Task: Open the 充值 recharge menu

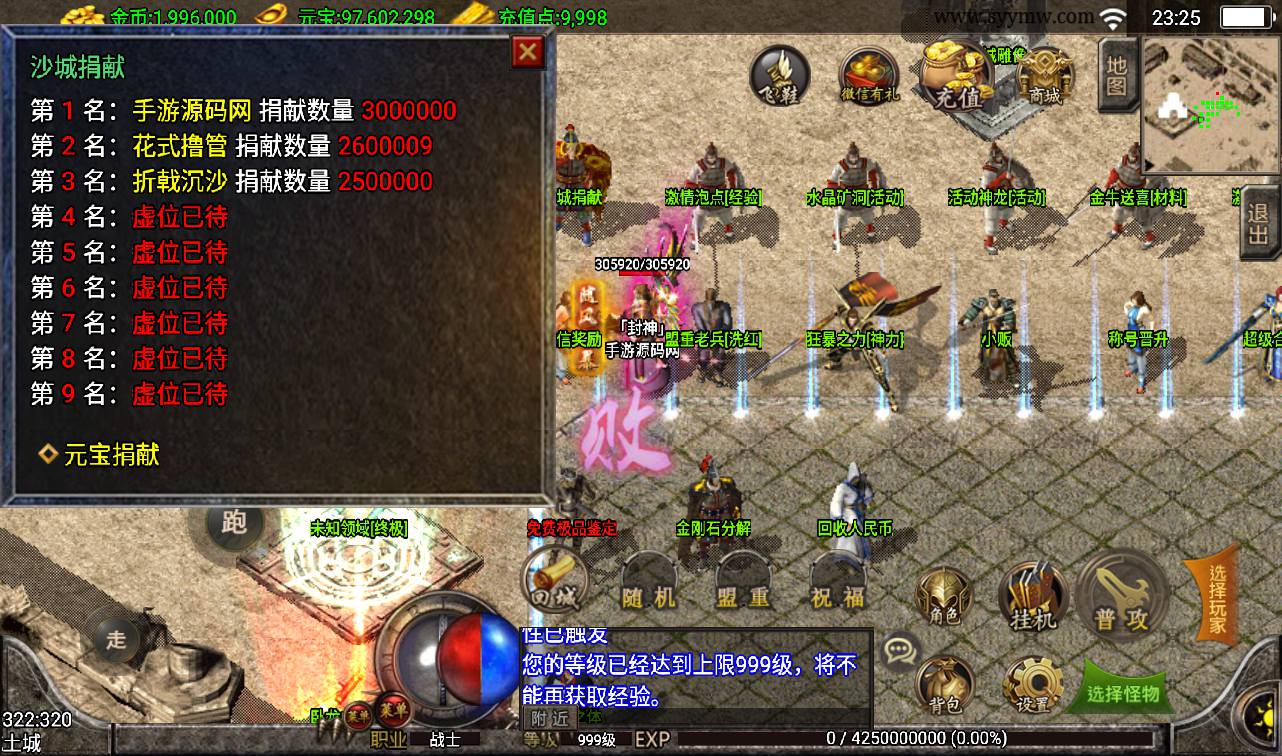Action: point(957,76)
